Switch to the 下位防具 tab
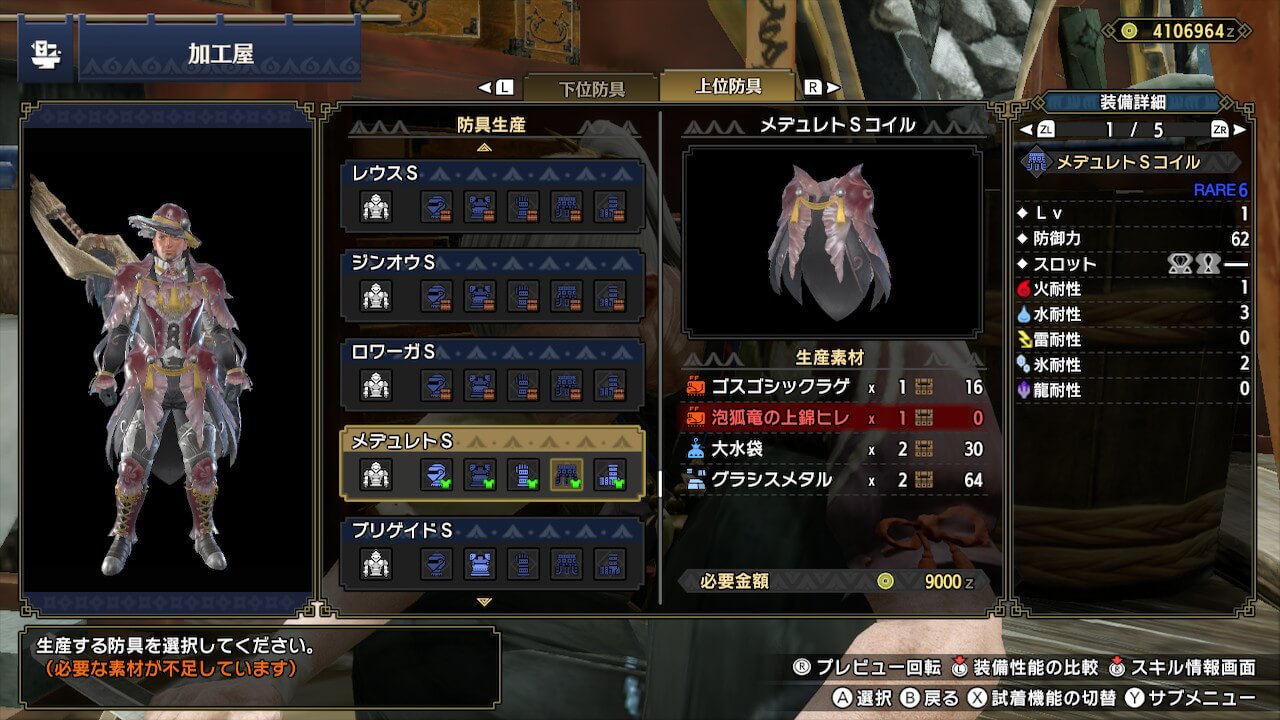 coord(590,88)
